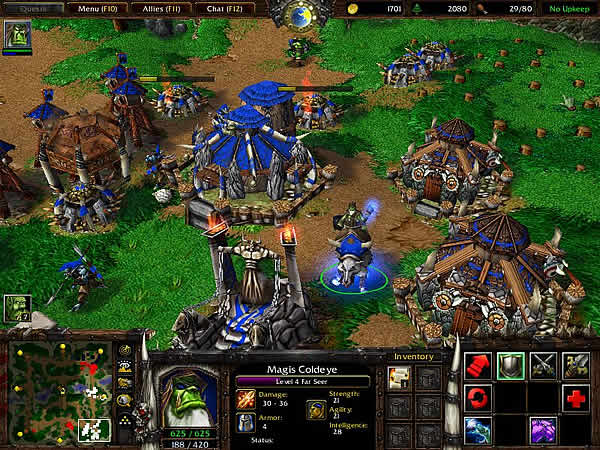Activate the minimap signal ping button

click(x=126, y=352)
